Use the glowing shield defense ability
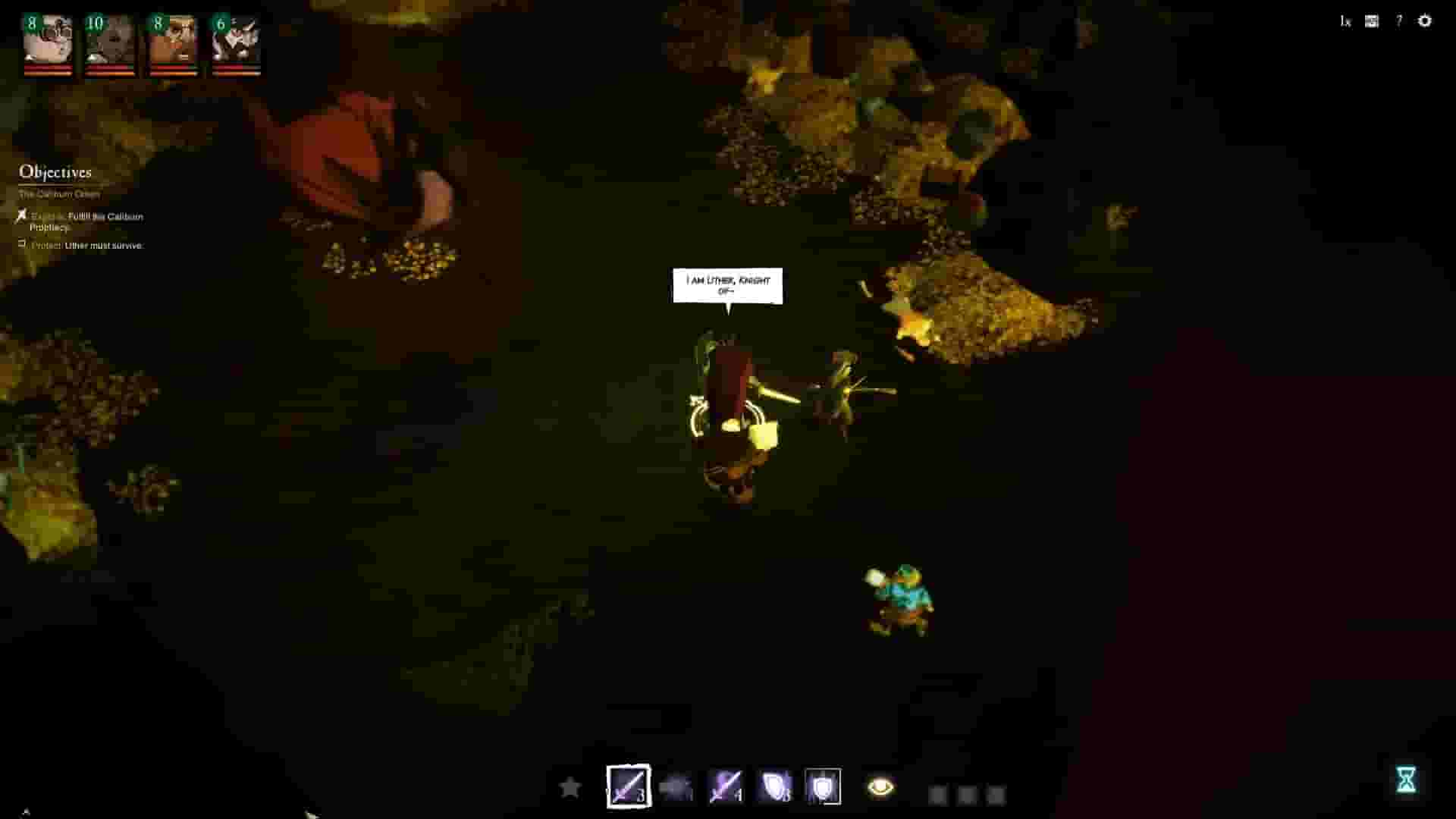The image size is (1456, 819). pyautogui.click(x=776, y=787)
